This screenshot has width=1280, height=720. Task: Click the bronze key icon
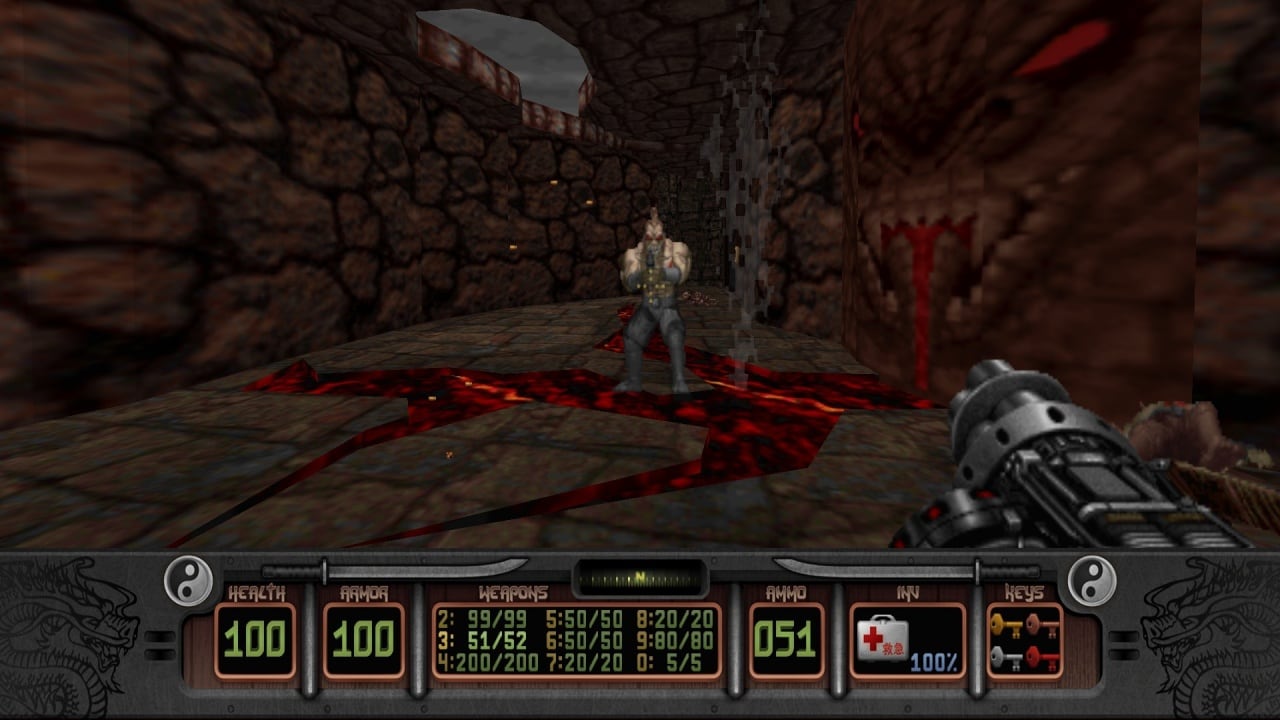[x=1039, y=626]
